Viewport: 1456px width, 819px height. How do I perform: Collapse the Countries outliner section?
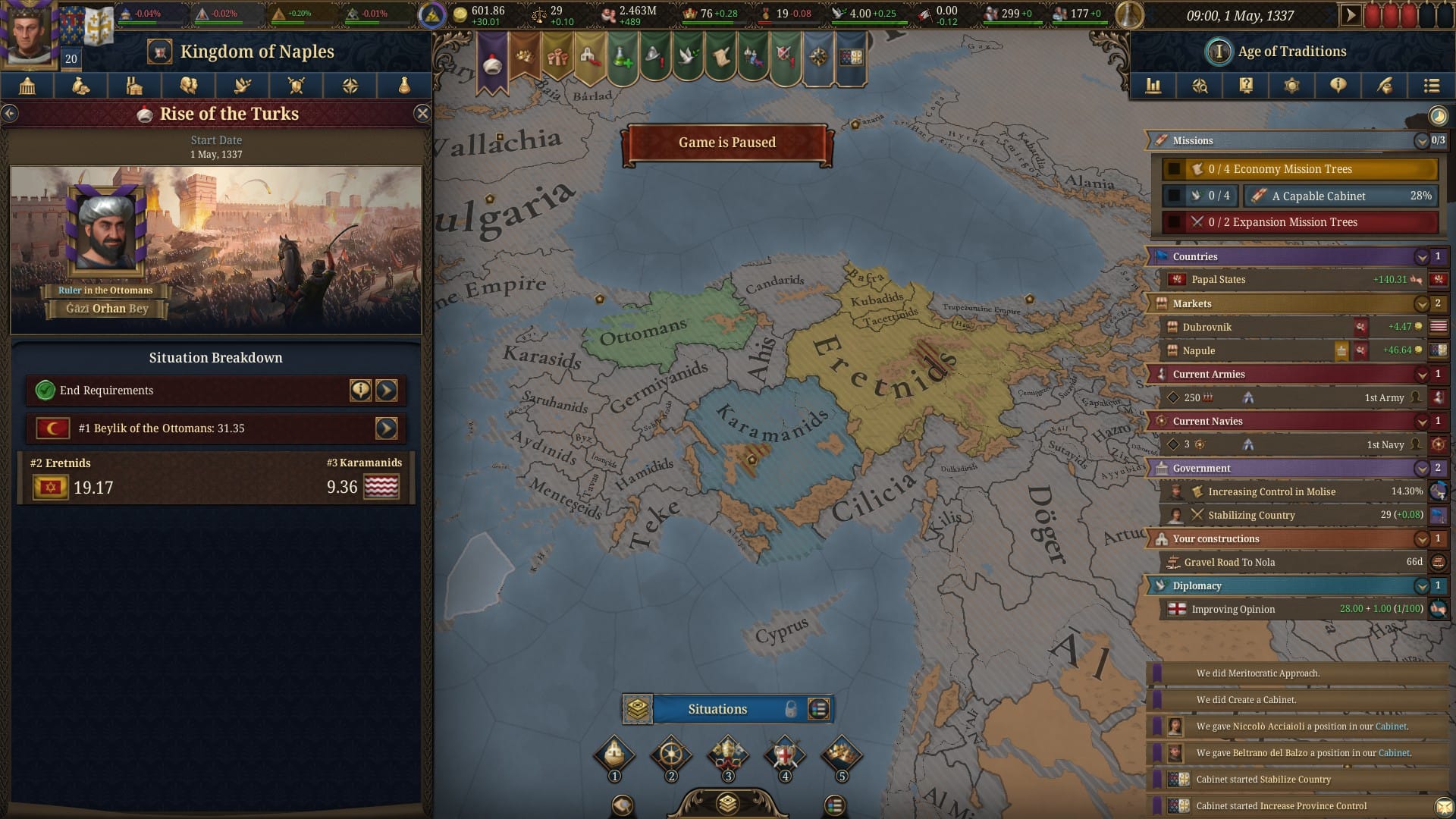click(x=1422, y=257)
